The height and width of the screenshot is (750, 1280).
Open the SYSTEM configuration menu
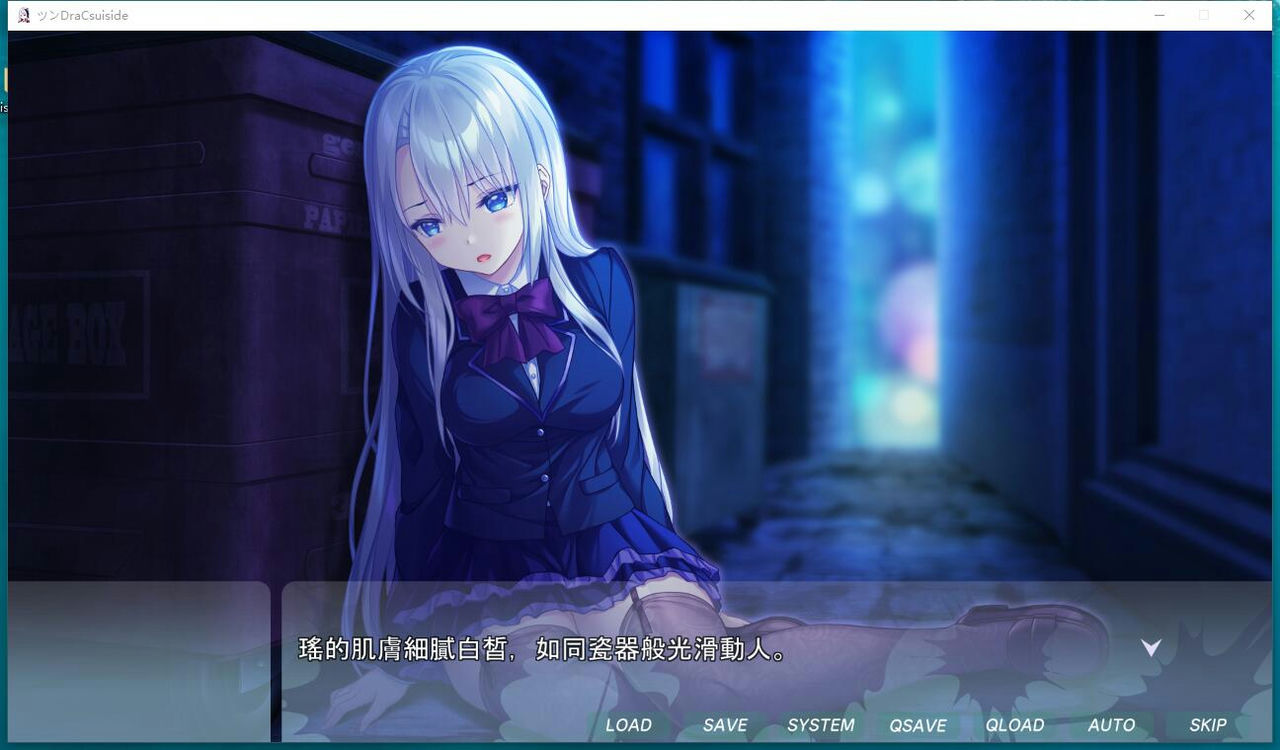(821, 725)
